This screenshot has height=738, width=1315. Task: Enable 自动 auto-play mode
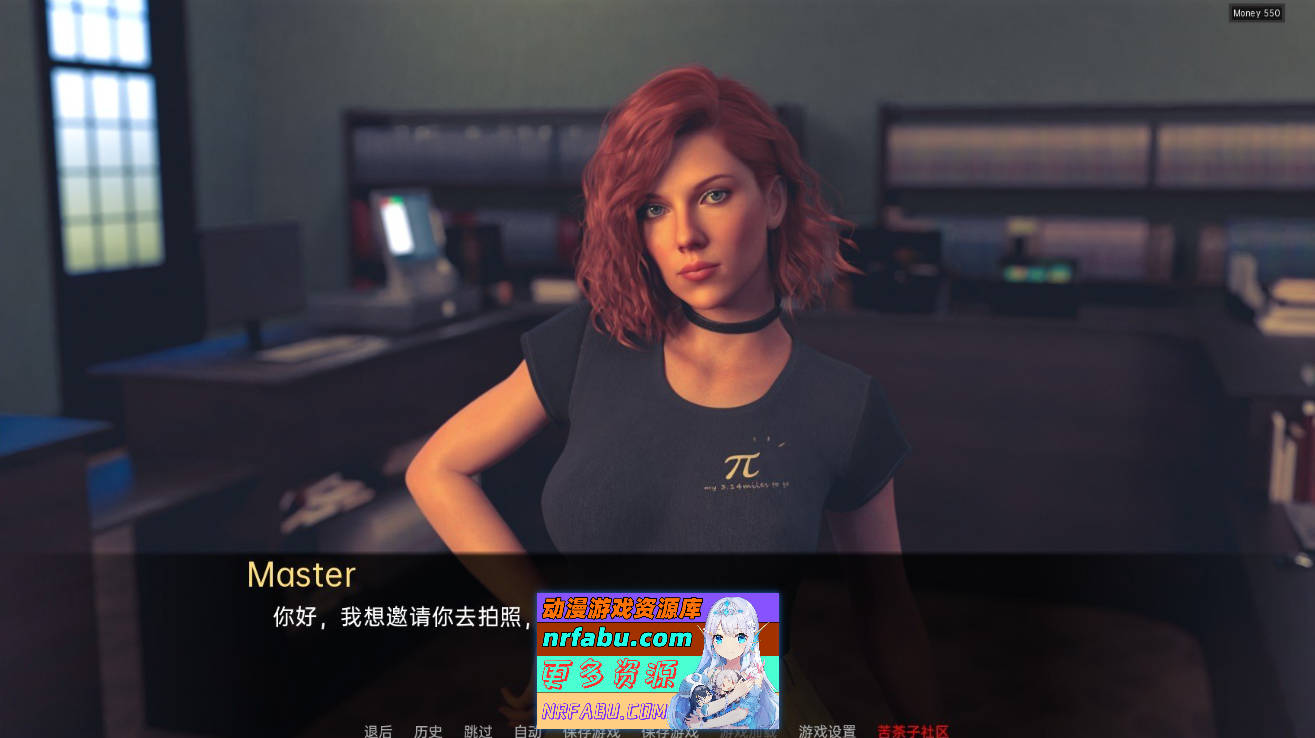point(528,731)
